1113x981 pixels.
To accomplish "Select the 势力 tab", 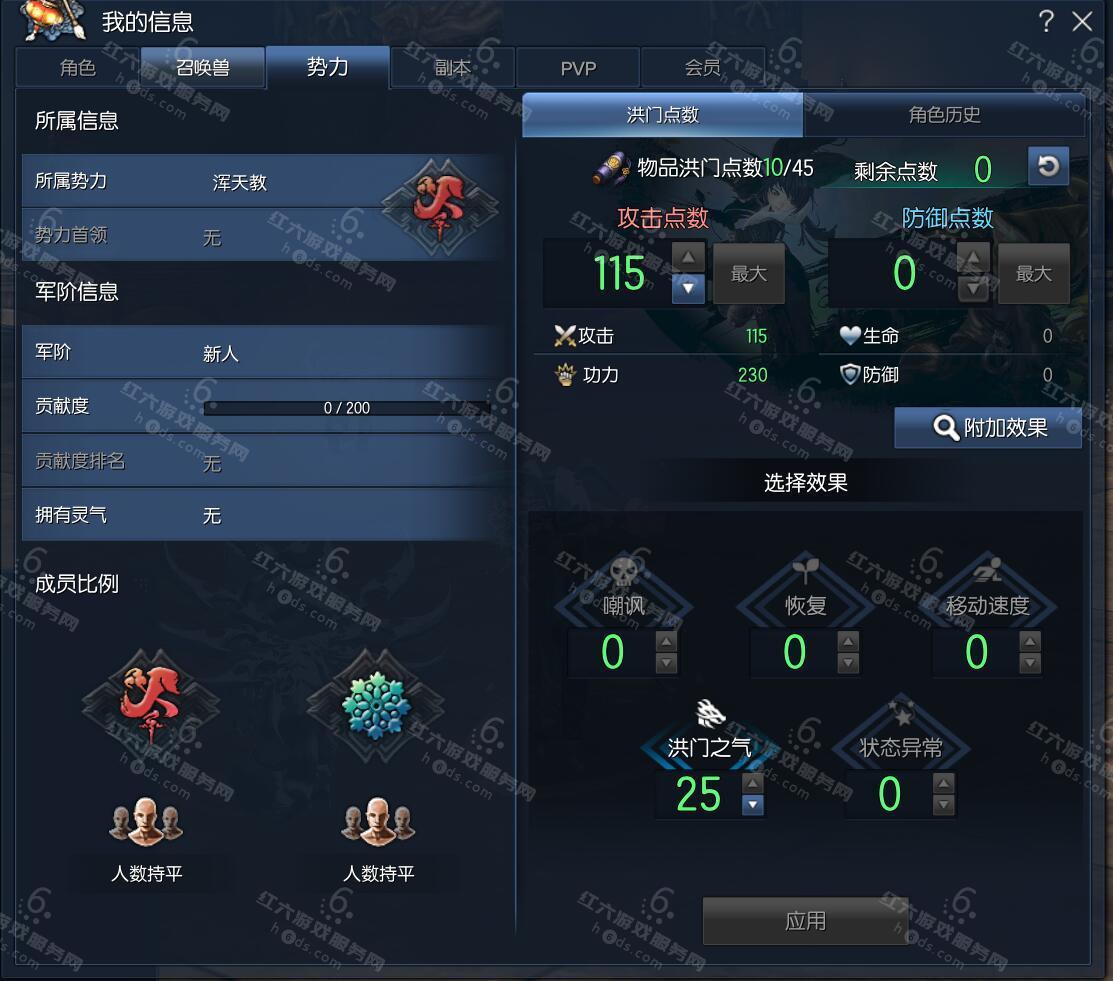I will [327, 67].
